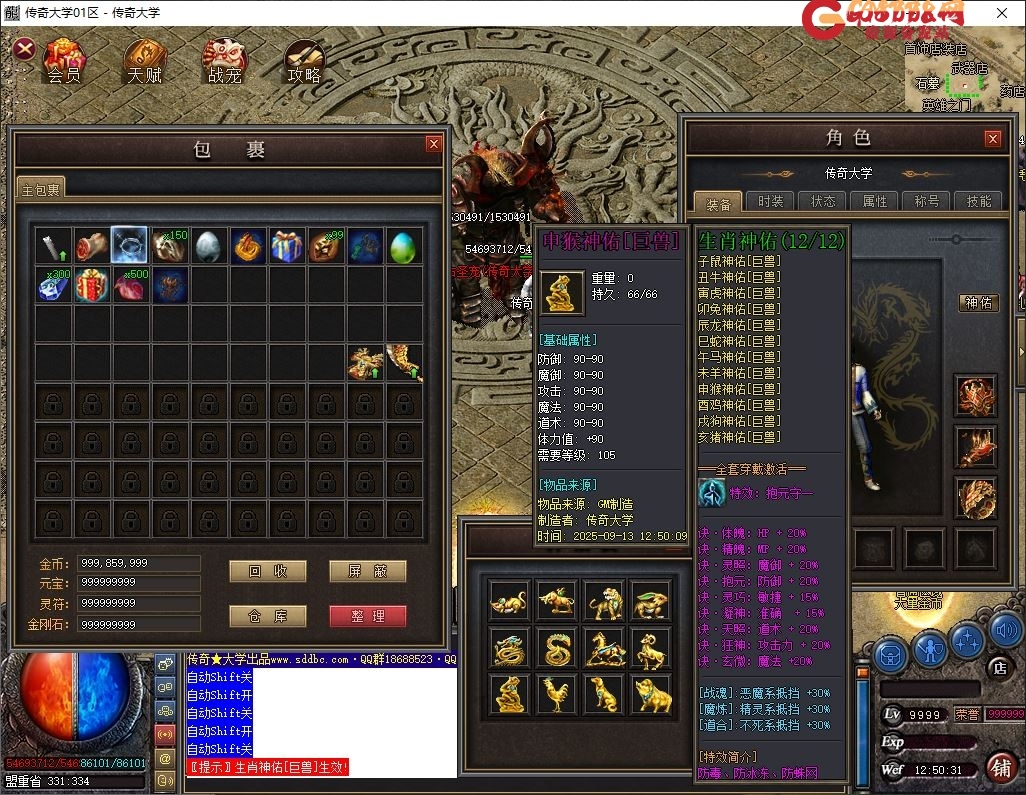Open the 仓库 warehouse
This screenshot has height=795, width=1026.
(267, 616)
